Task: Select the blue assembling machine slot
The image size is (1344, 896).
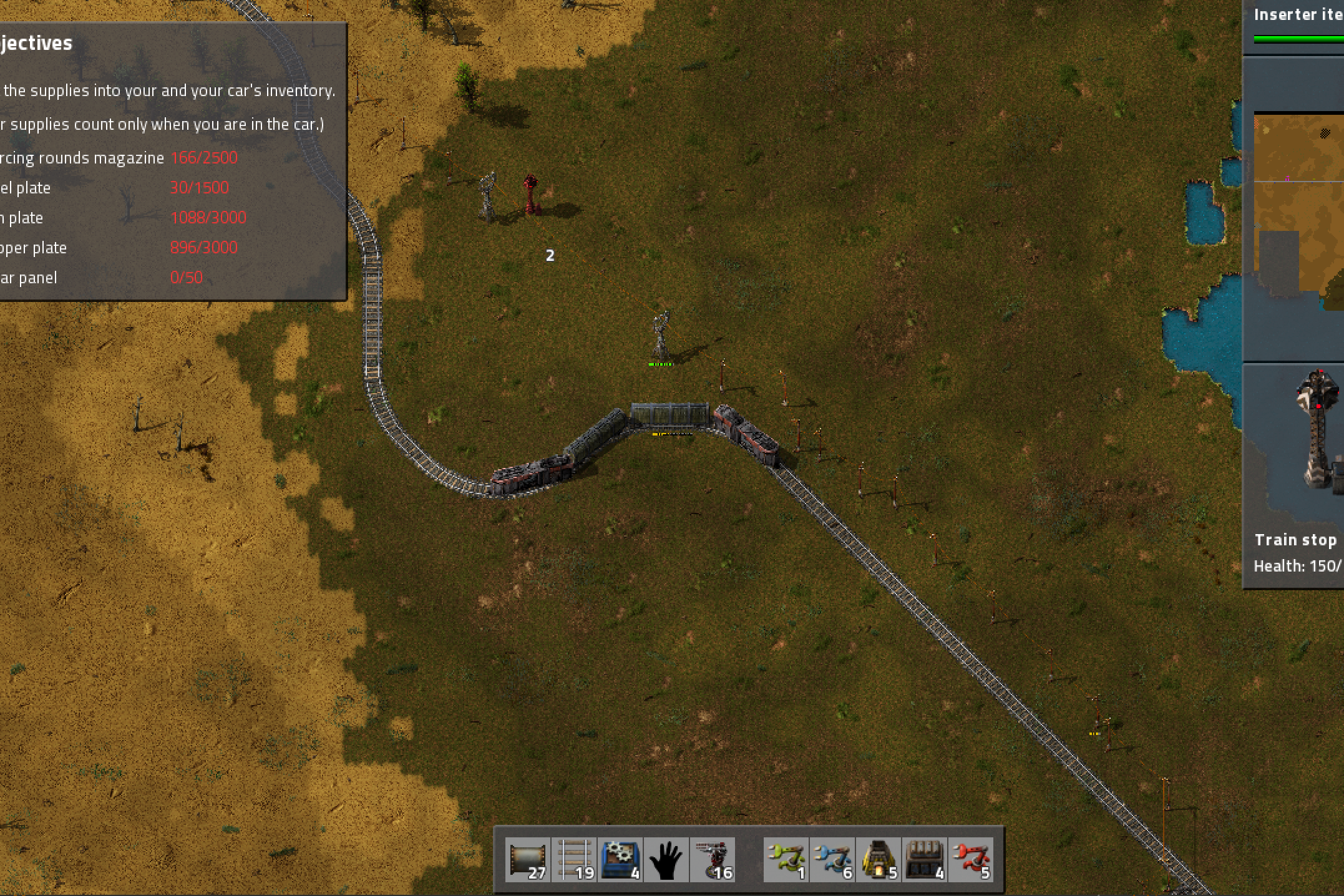Action: tap(620, 860)
